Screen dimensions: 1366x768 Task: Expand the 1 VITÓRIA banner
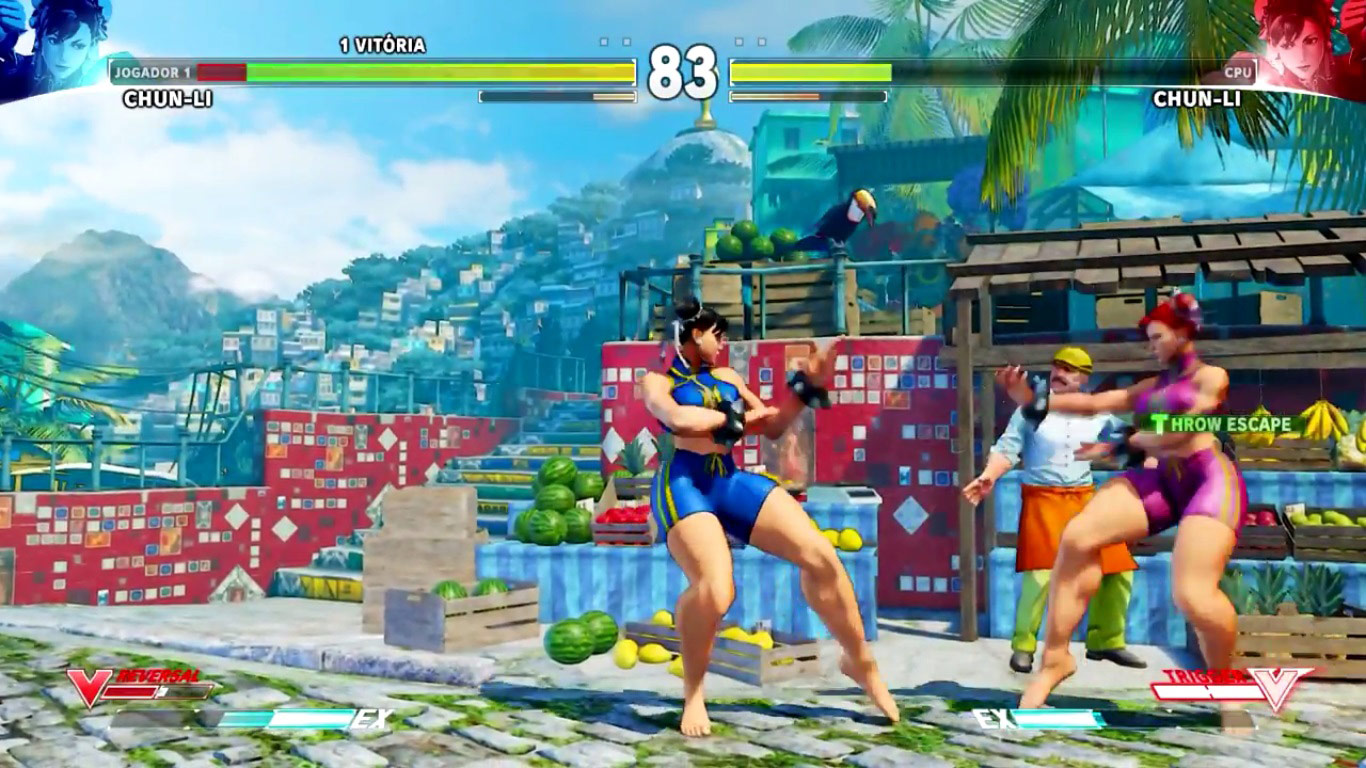(x=385, y=45)
